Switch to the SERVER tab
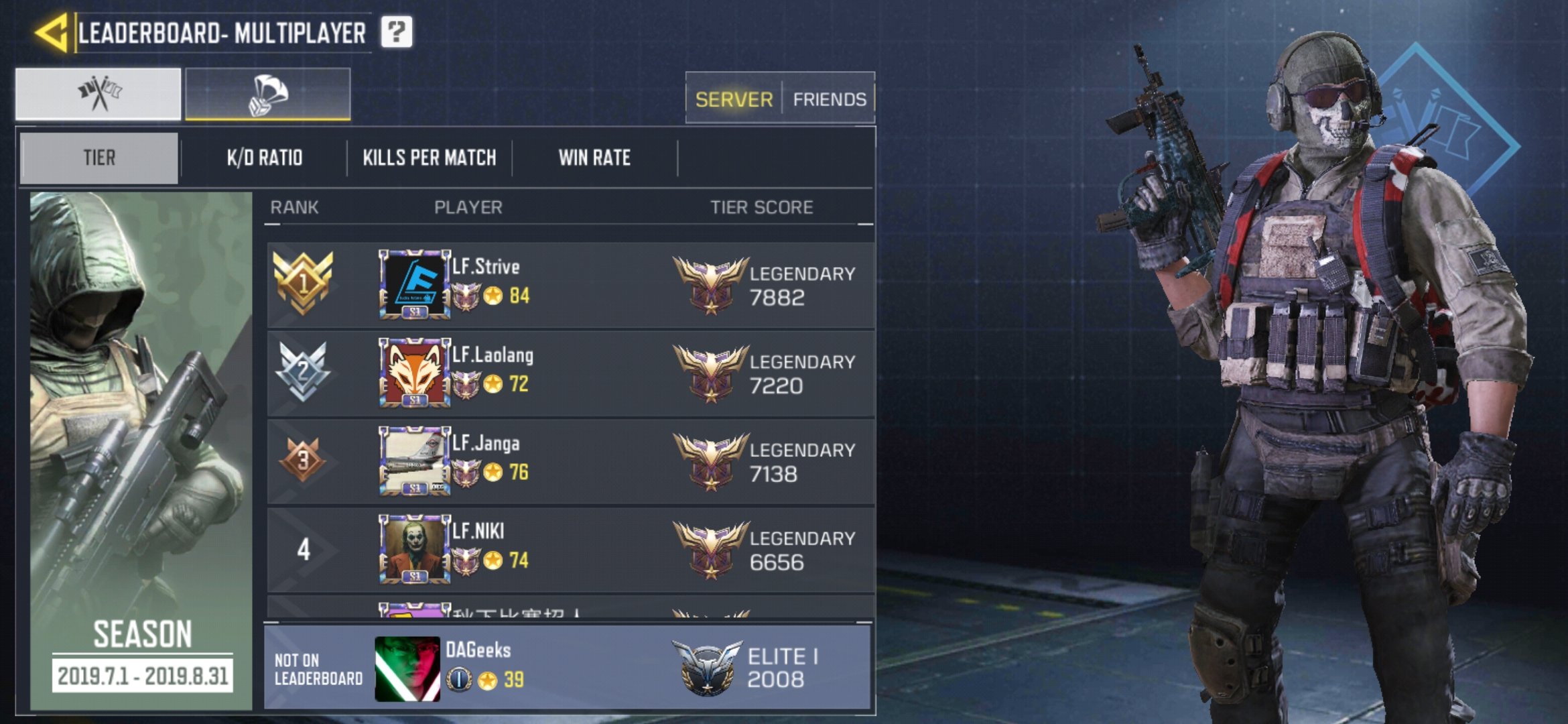 (733, 98)
